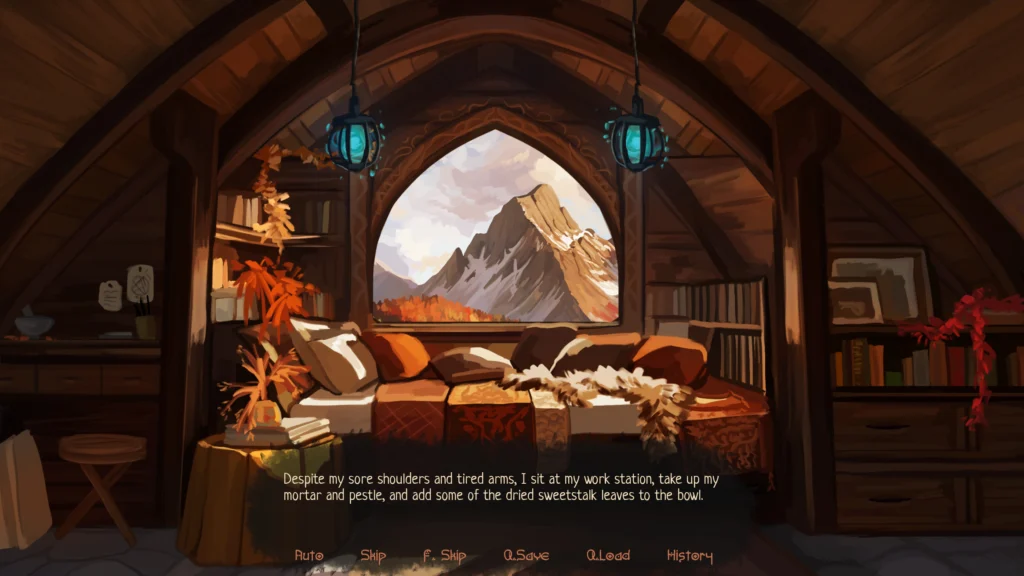Activate F. Skip fast skip

point(444,556)
